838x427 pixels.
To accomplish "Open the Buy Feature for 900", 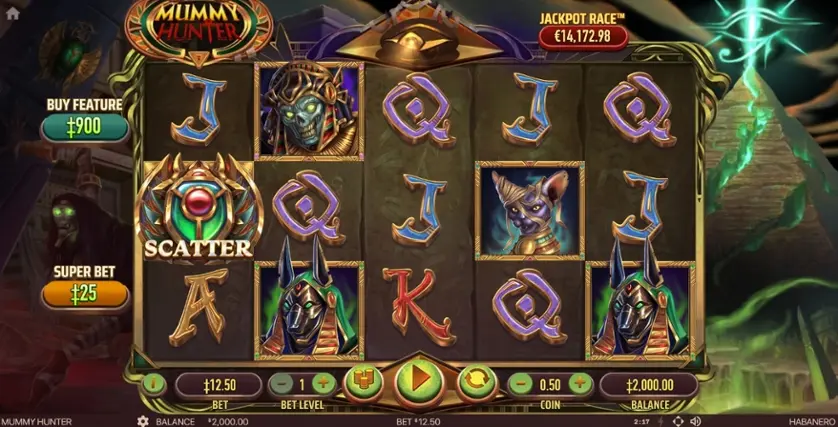I will pyautogui.click(x=84, y=127).
